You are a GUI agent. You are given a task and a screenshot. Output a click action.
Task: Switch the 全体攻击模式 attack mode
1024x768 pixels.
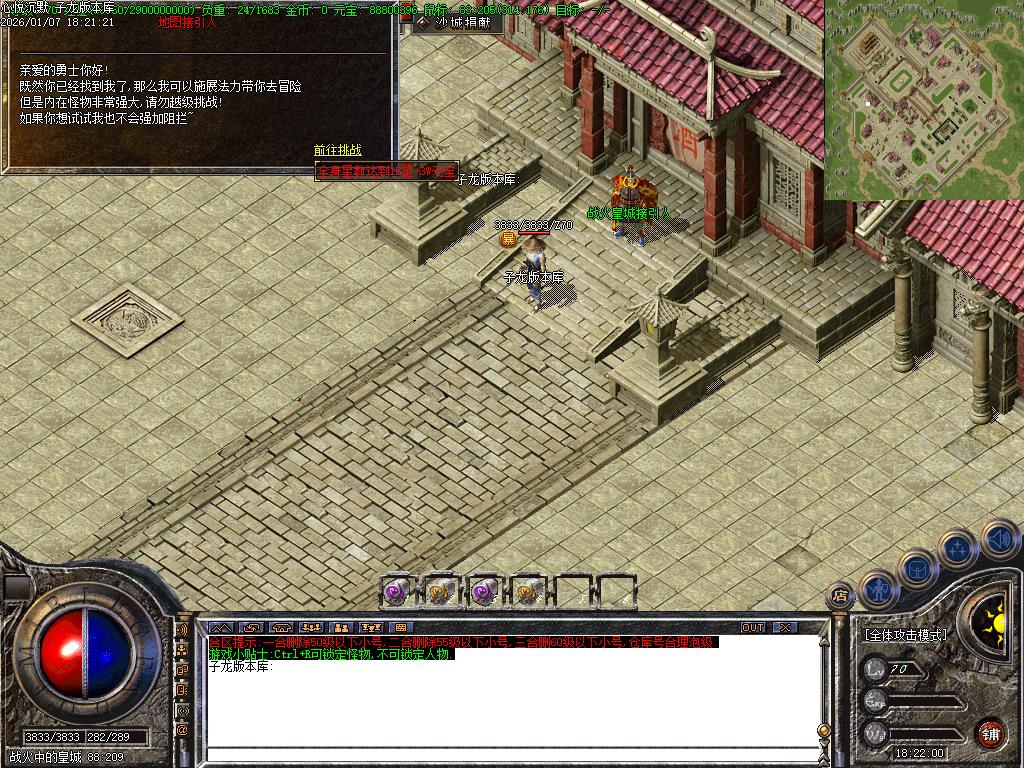coord(905,635)
